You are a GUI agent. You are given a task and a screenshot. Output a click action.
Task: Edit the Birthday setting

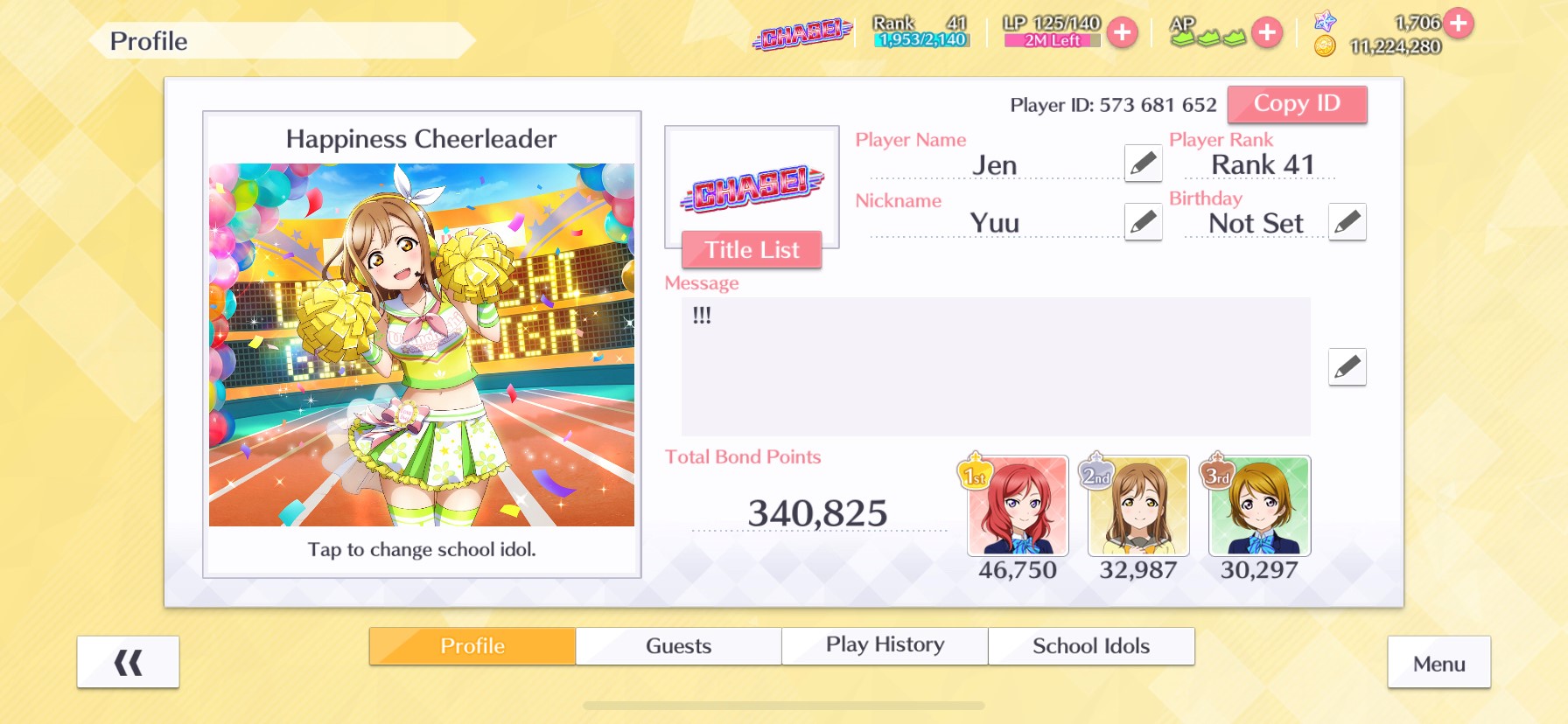pyautogui.click(x=1347, y=222)
